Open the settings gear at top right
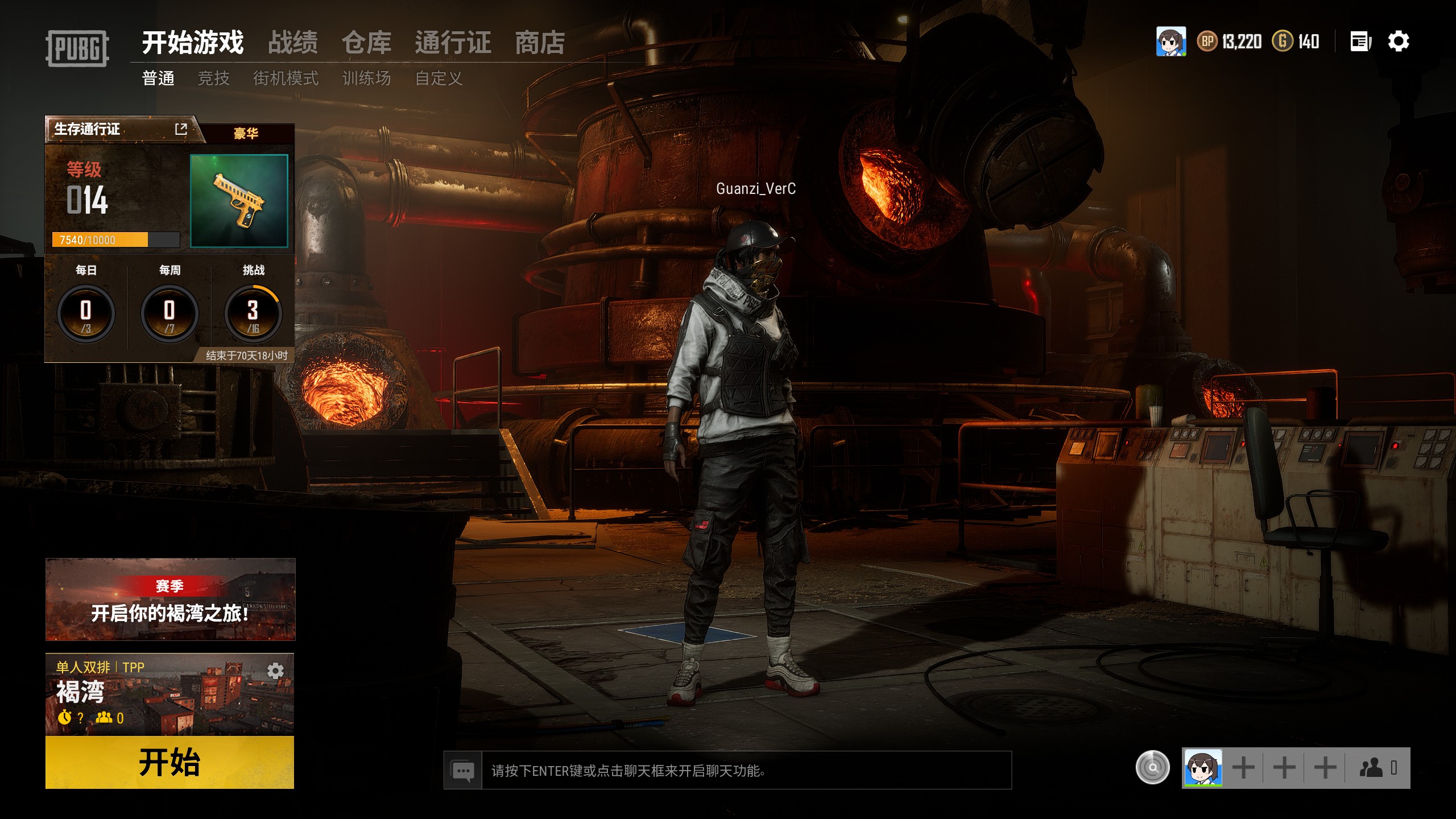This screenshot has height=819, width=1456. pos(1400,41)
